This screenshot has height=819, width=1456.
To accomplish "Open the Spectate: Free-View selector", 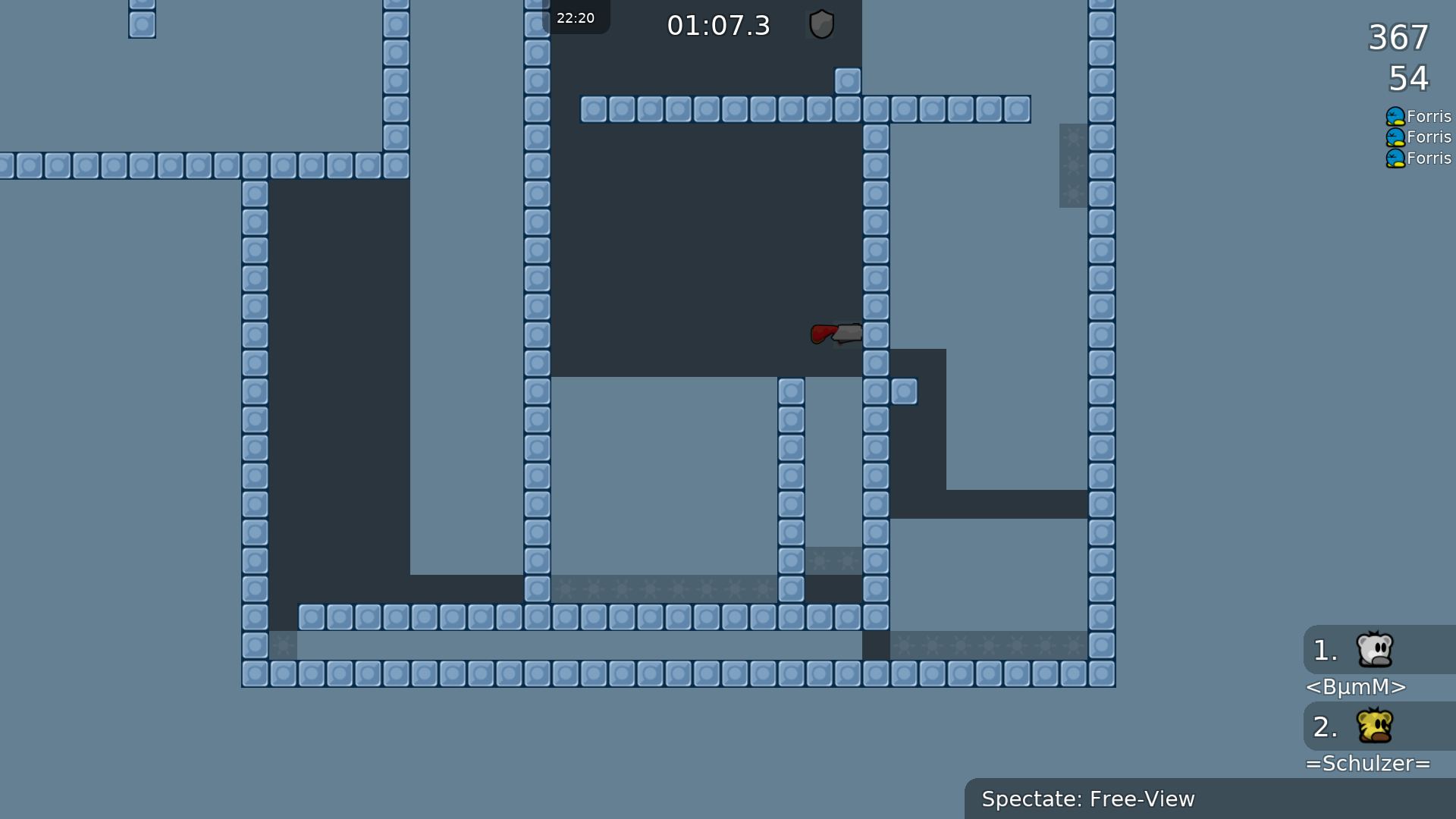I will click(x=1088, y=799).
